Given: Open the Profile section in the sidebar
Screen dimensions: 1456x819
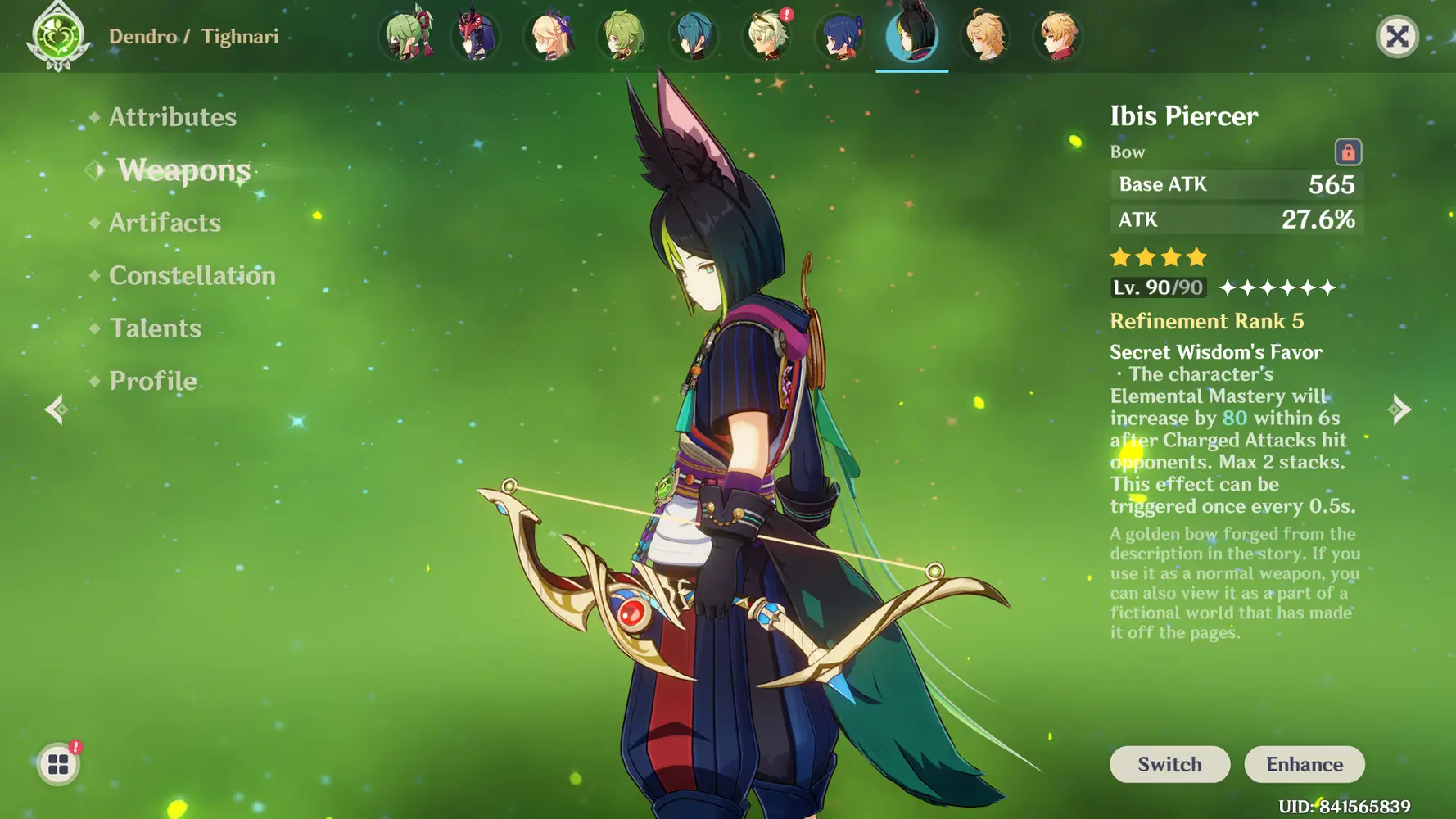Looking at the screenshot, I should (x=151, y=380).
